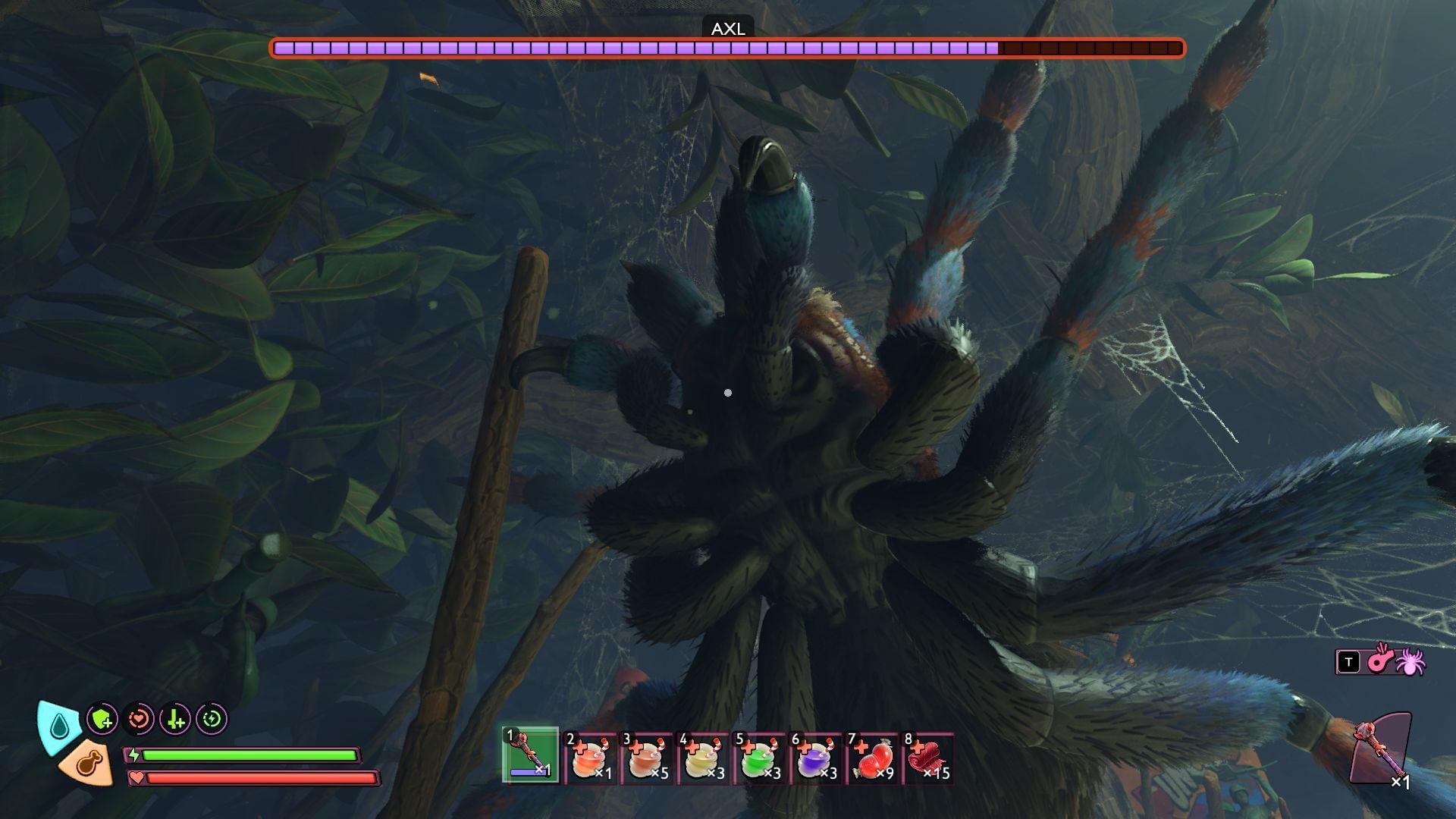
Task: Select the mace weapon in hotbar slot 1
Action: 530,755
